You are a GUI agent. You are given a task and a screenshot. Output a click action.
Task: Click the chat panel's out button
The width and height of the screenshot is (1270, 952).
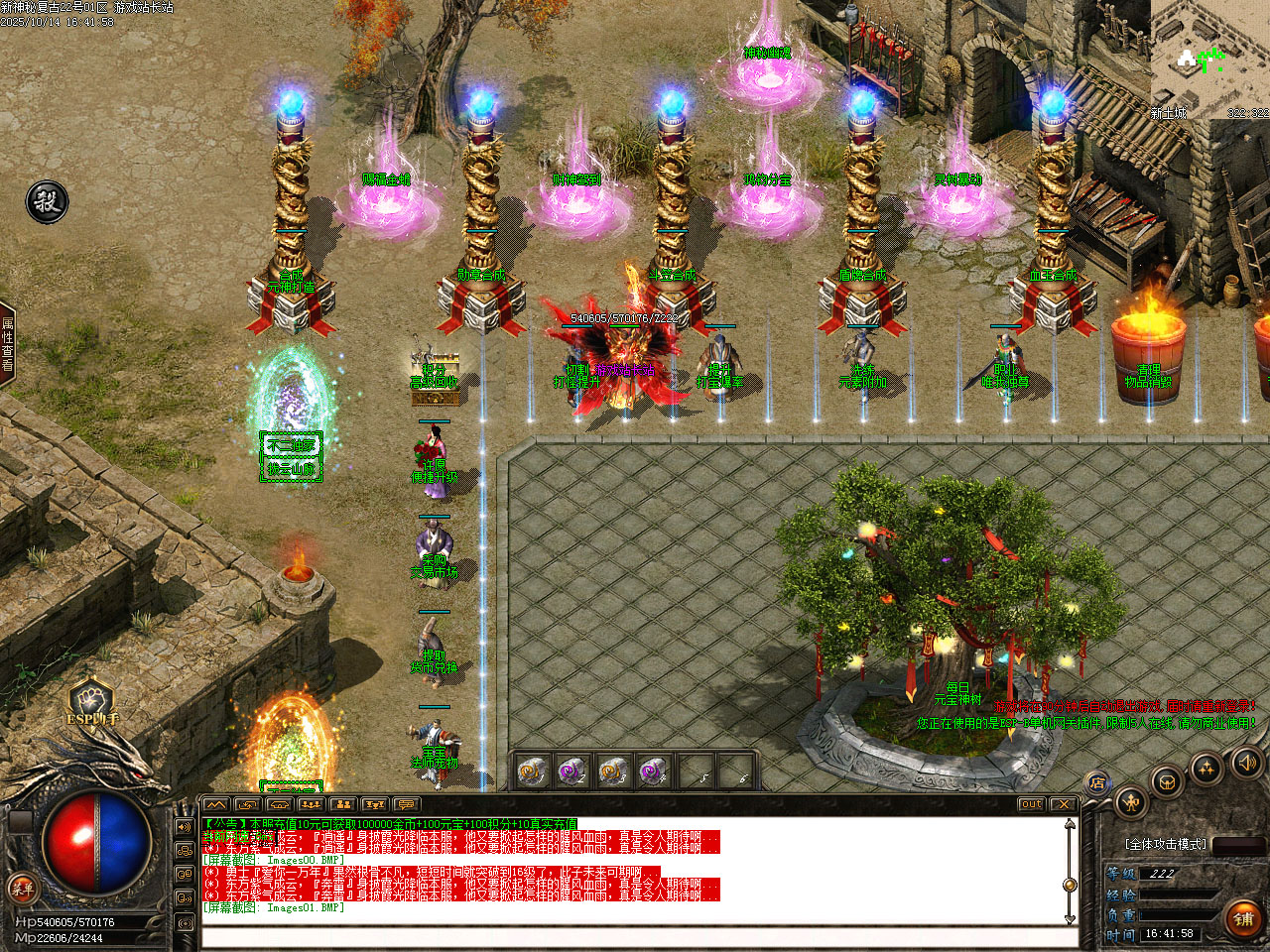pyautogui.click(x=1031, y=804)
